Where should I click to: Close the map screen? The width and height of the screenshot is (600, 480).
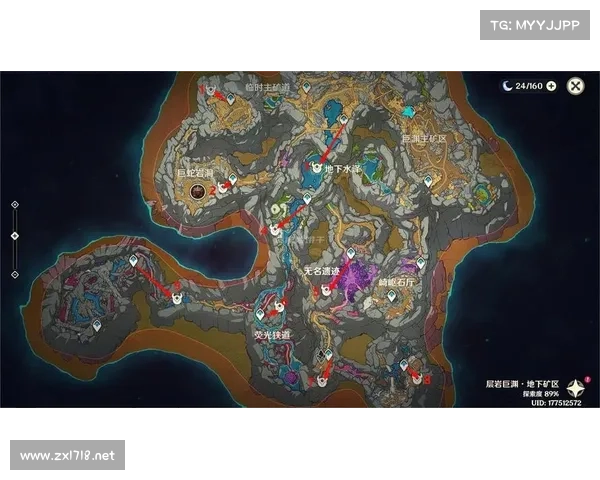coord(575,86)
